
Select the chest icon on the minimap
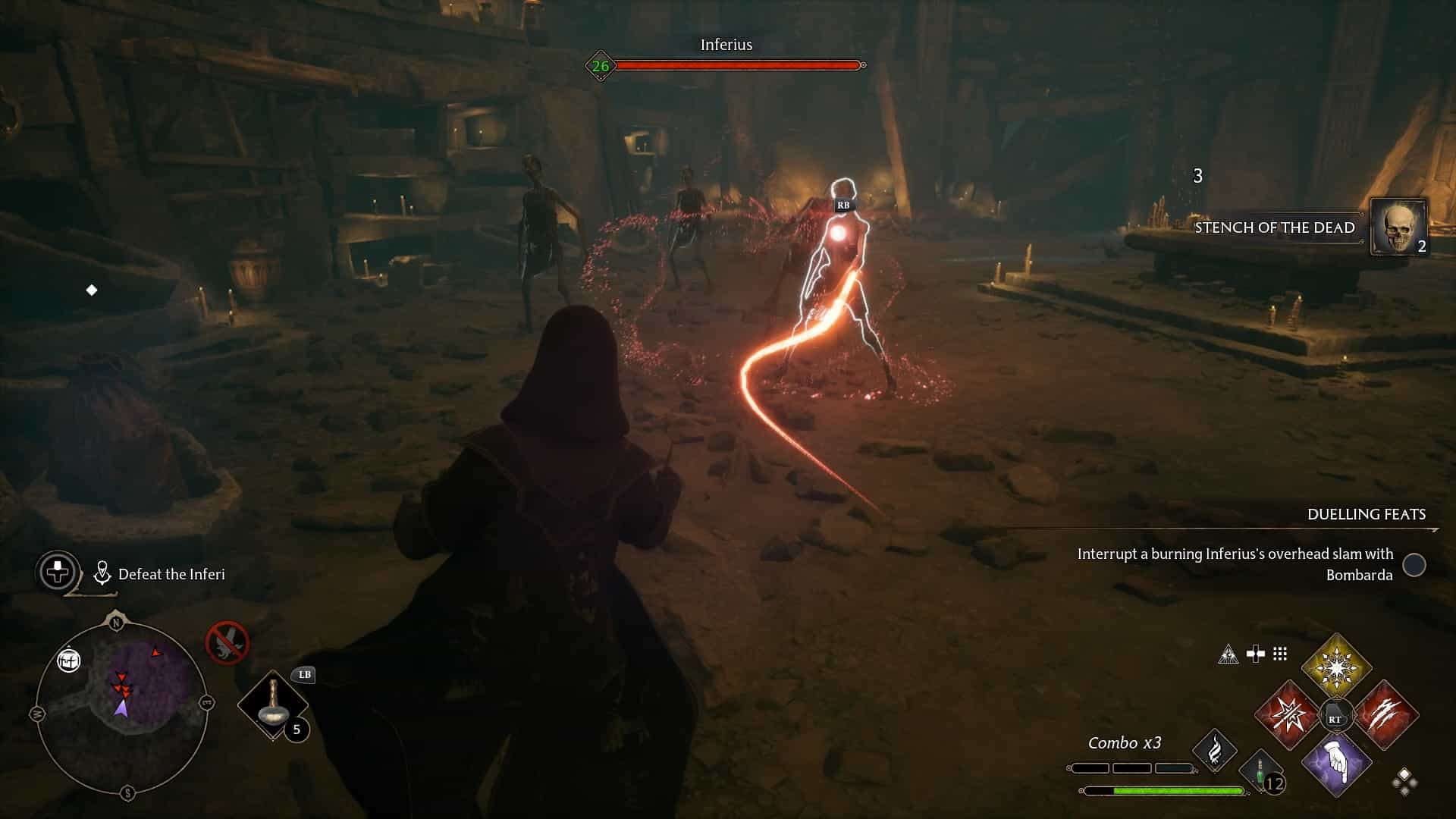[68, 660]
